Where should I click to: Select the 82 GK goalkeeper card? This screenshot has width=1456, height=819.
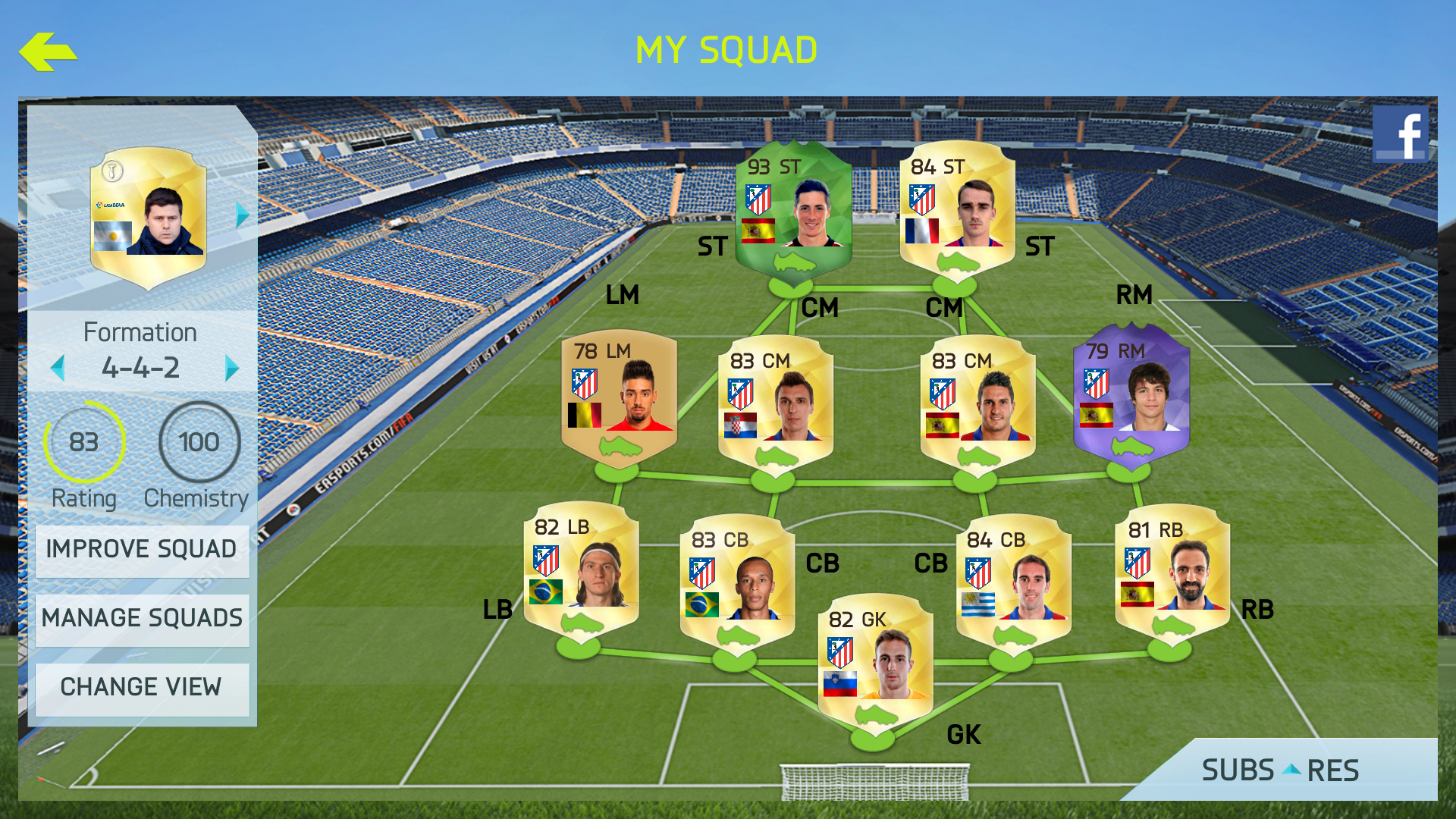875,660
